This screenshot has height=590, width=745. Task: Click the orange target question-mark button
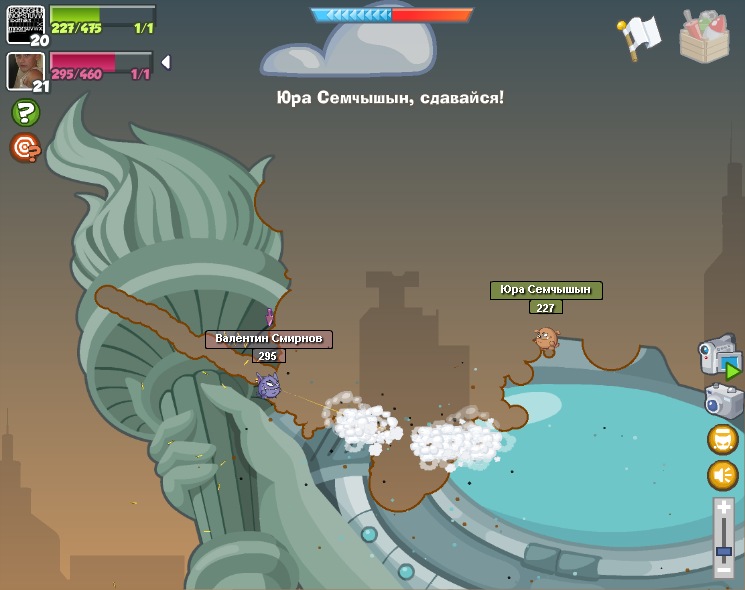25,148
